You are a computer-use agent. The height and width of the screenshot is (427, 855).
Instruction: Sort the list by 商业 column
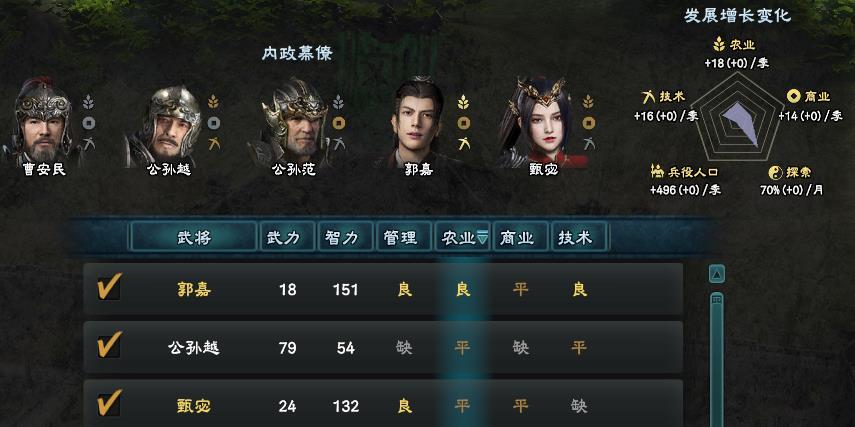(521, 237)
